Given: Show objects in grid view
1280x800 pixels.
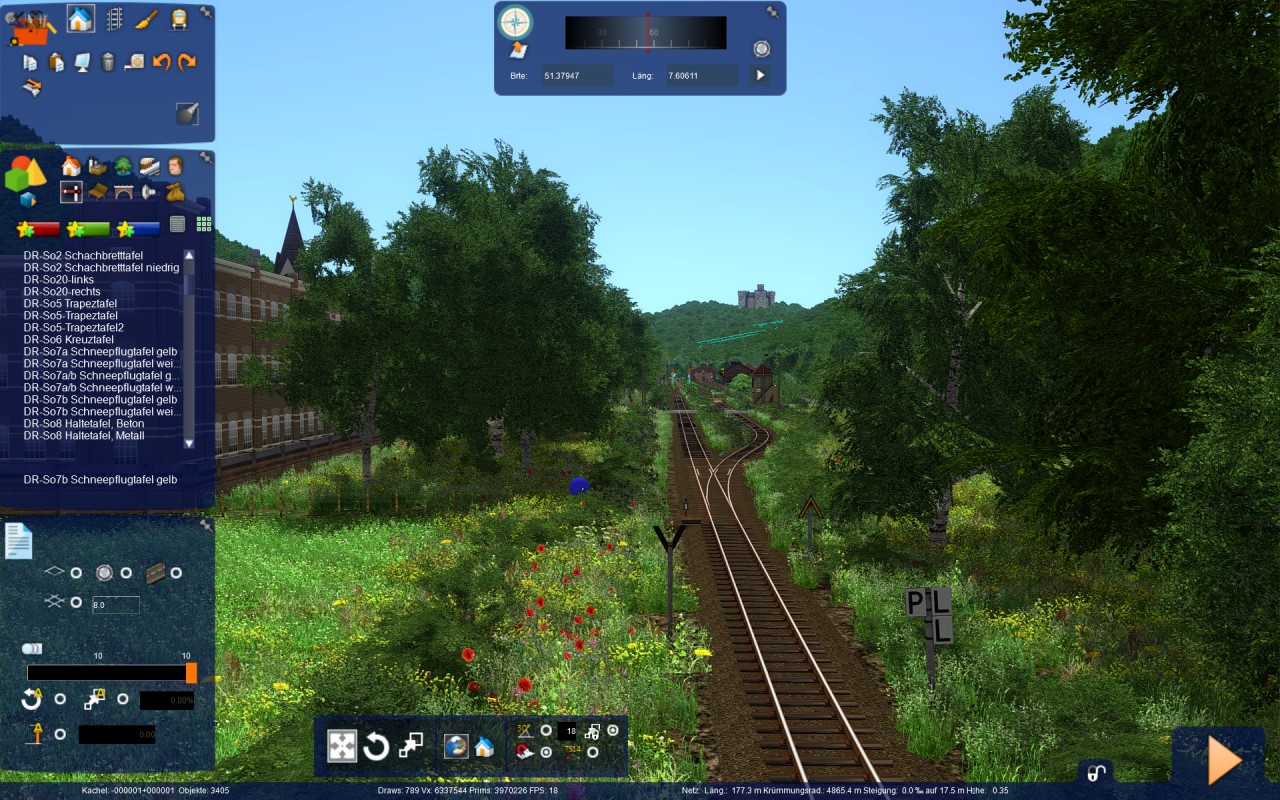Looking at the screenshot, I should click(203, 224).
